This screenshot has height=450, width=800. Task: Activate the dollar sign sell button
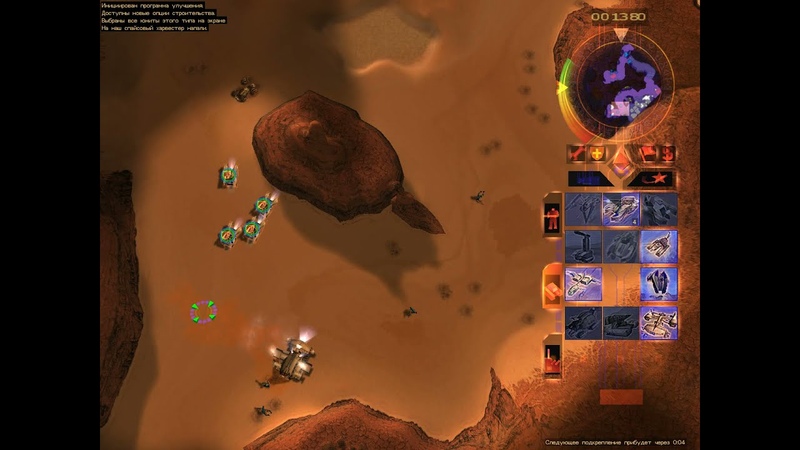(667, 154)
